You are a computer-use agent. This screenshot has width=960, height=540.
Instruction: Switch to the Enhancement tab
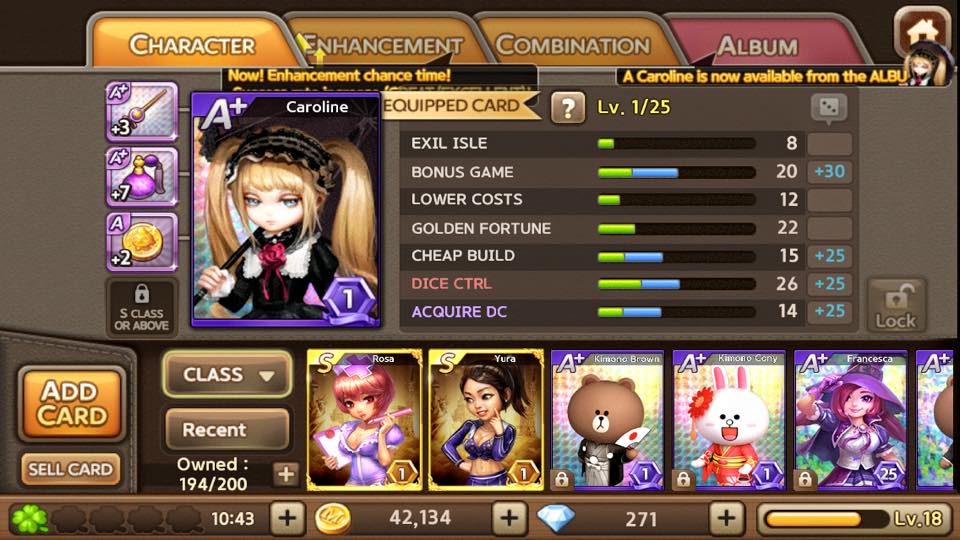tap(381, 46)
